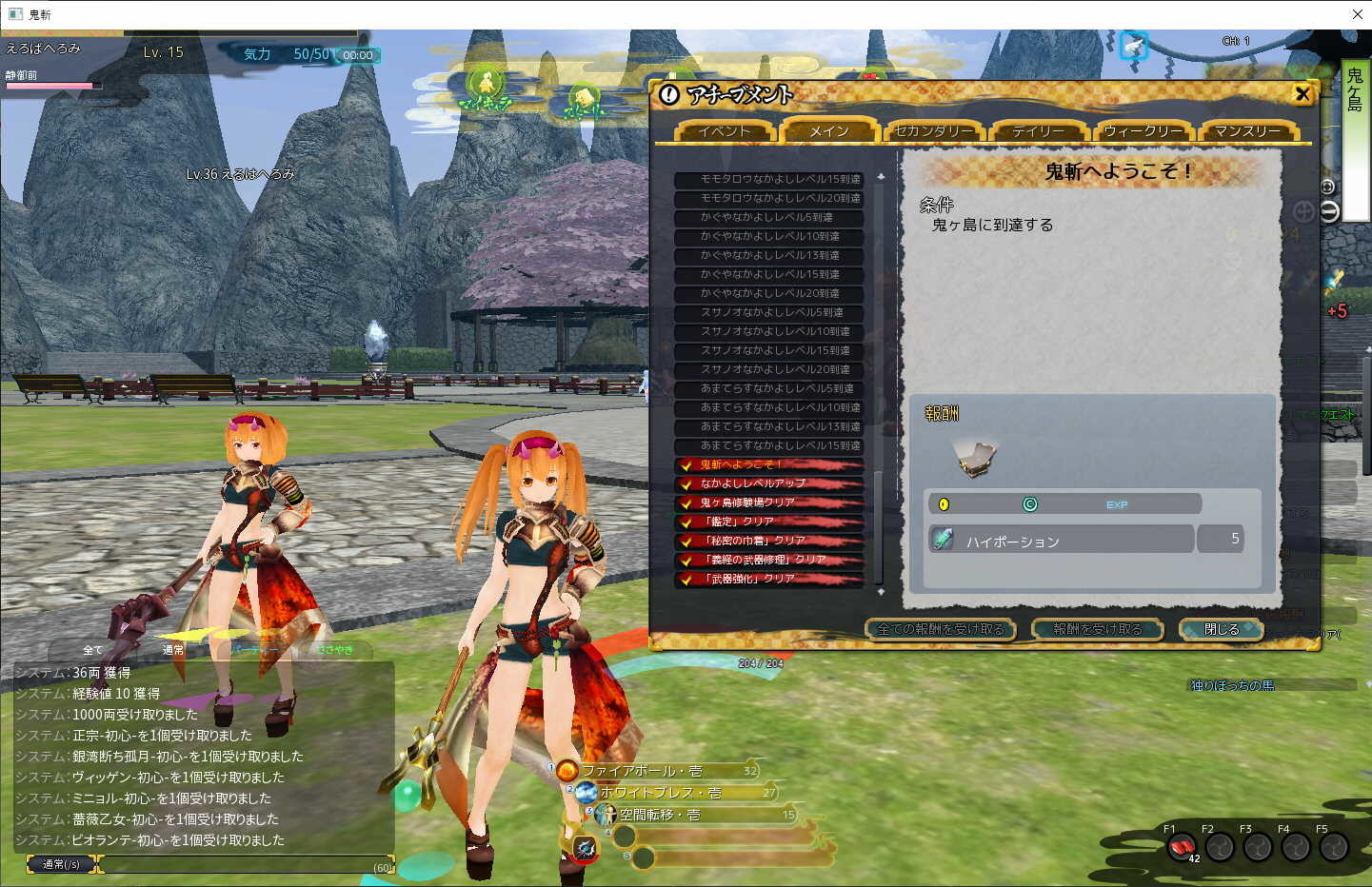
Task: Open the treasure chest reward image
Action: point(973,456)
